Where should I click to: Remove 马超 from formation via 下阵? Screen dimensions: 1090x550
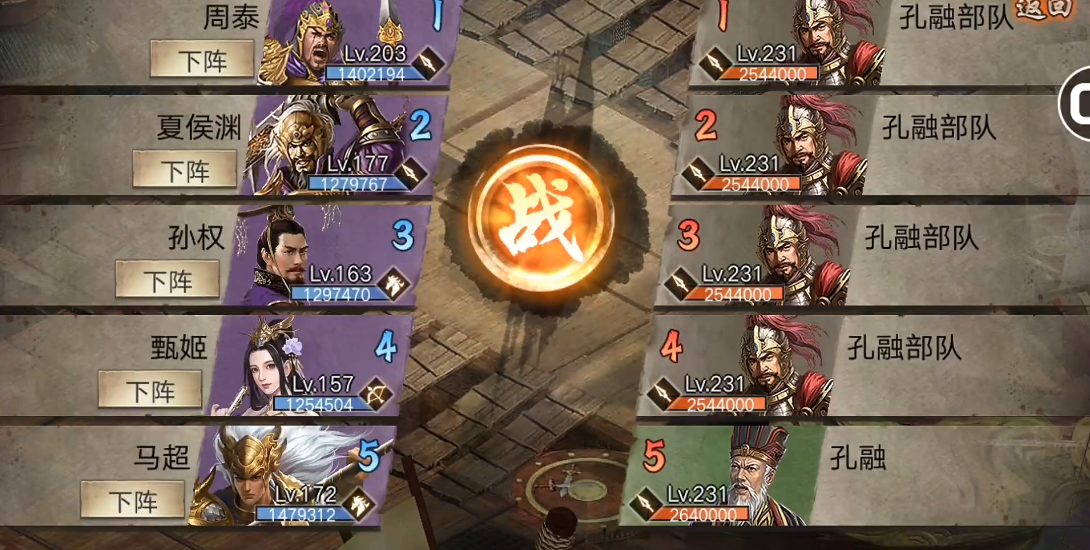click(x=133, y=498)
